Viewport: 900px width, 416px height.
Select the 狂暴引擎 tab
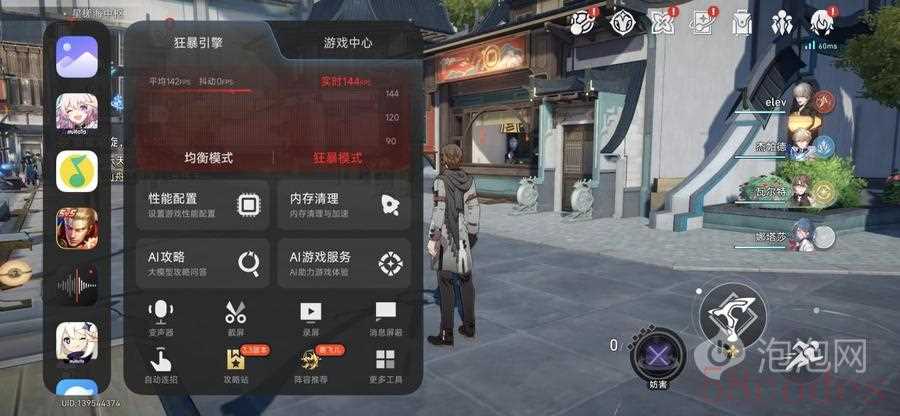coord(201,43)
